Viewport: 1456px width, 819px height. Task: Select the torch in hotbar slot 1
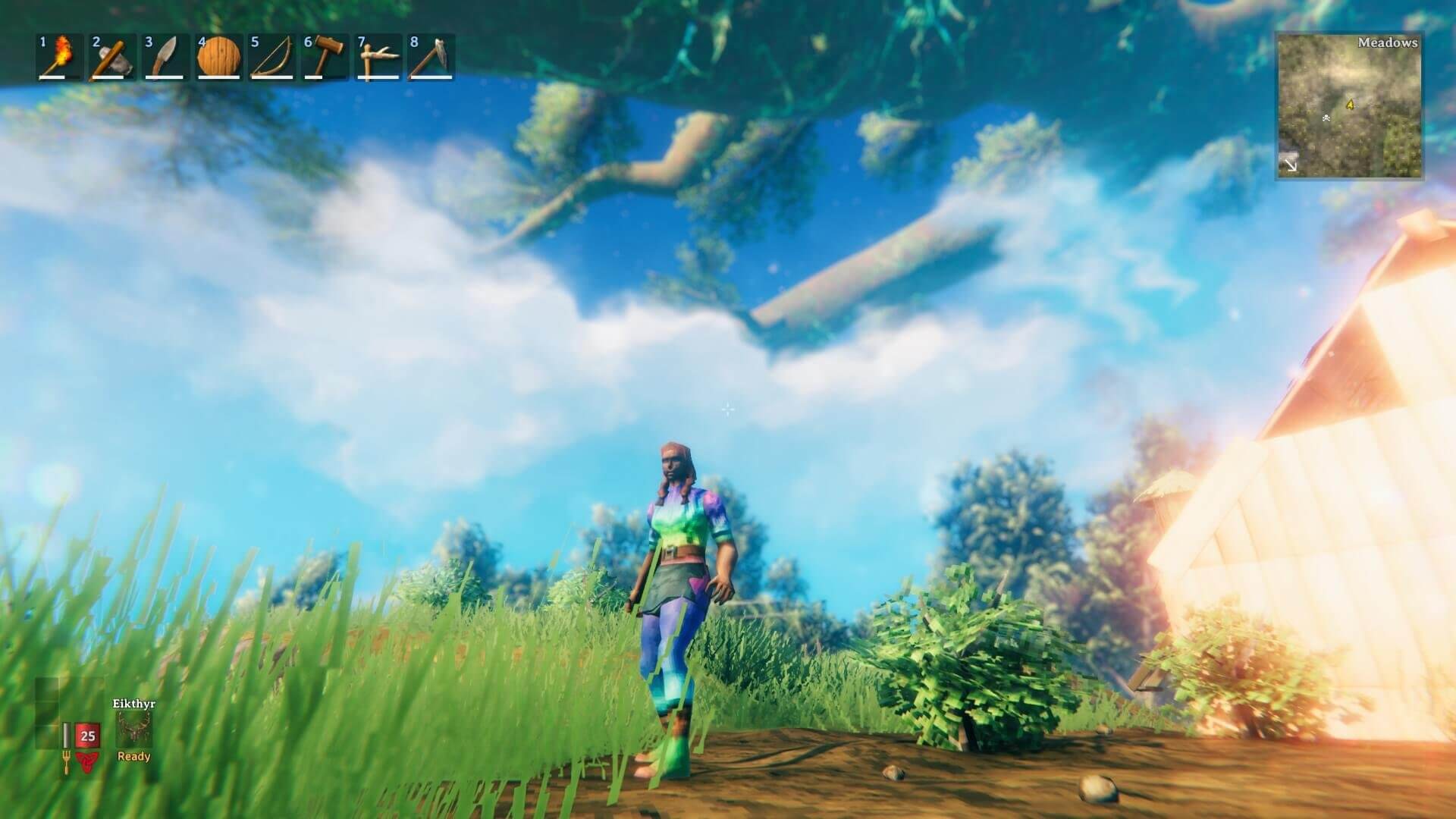pyautogui.click(x=61, y=57)
